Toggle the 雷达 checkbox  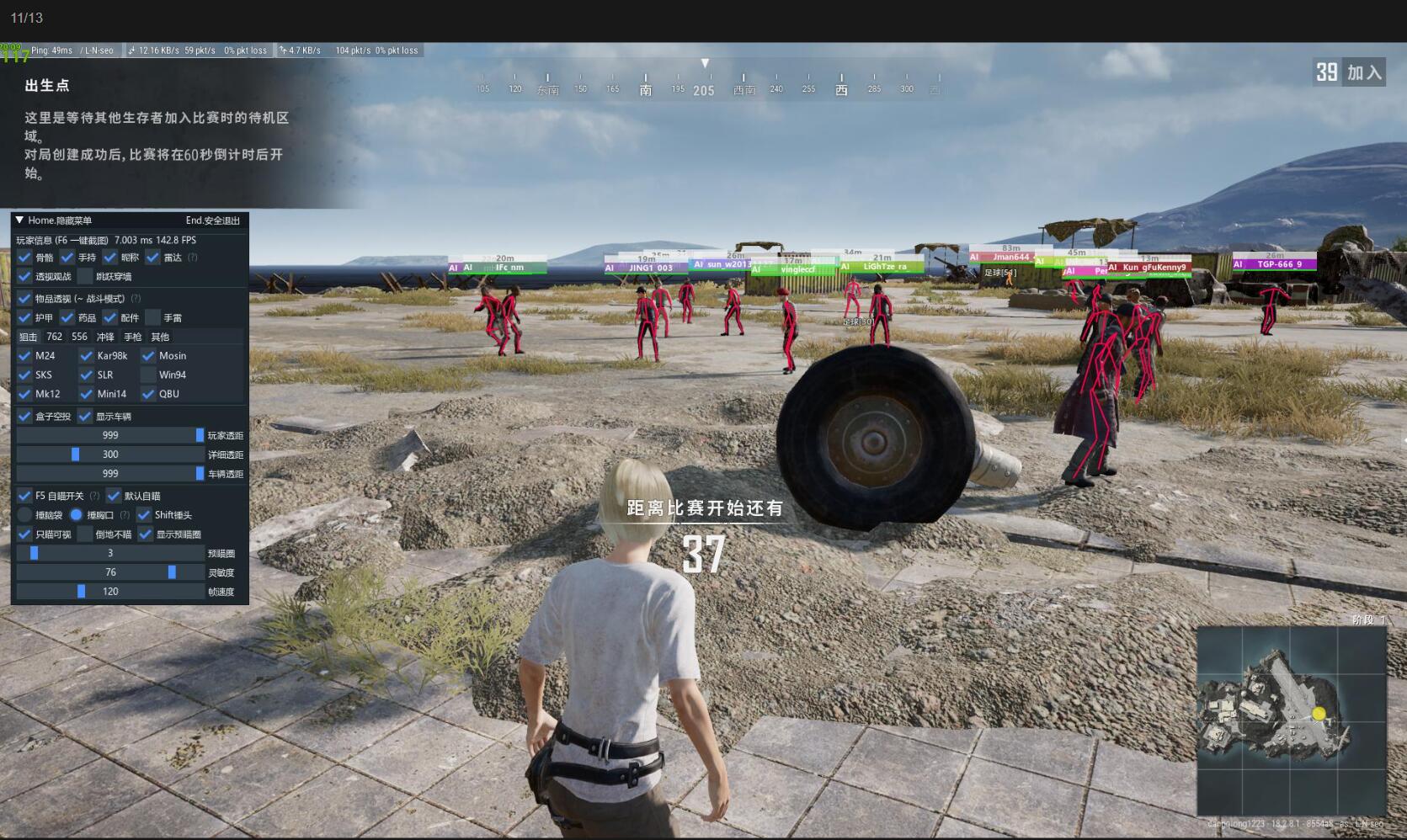click(x=152, y=258)
